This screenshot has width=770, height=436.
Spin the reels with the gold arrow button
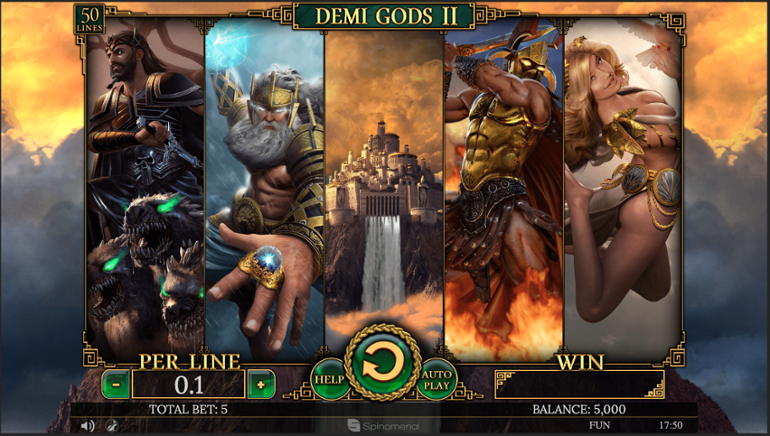[382, 361]
